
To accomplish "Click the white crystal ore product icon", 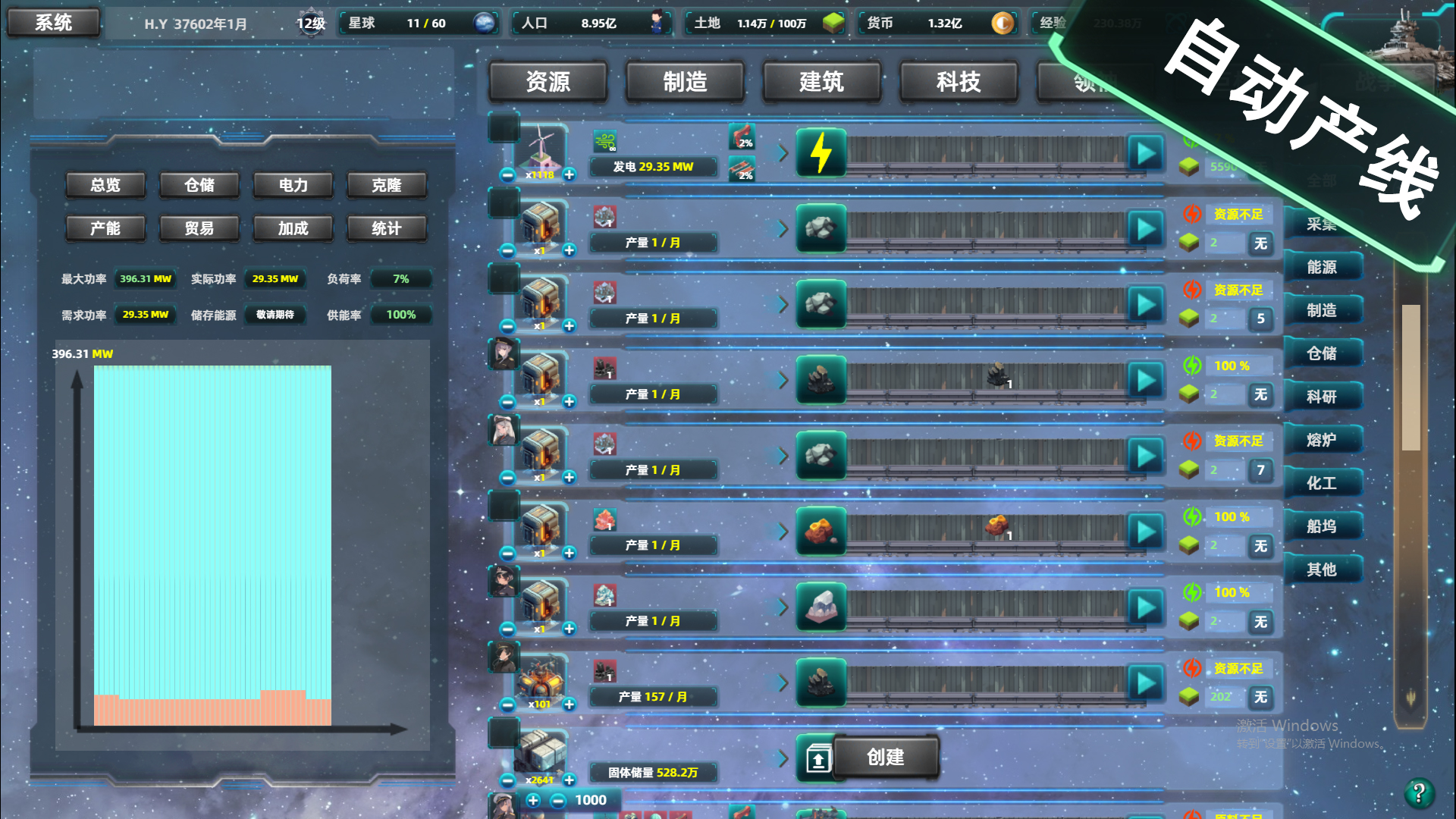I will 821,607.
